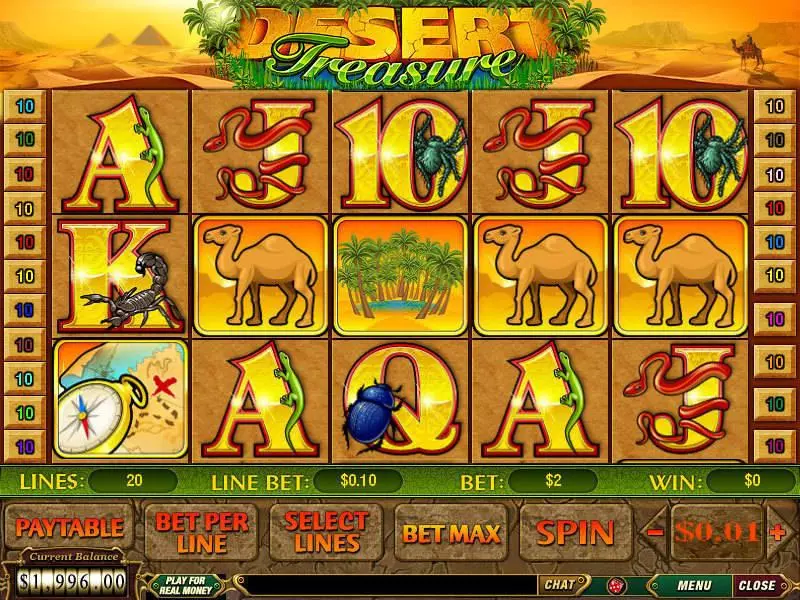Close the game window
The image size is (800, 600).
click(x=757, y=585)
